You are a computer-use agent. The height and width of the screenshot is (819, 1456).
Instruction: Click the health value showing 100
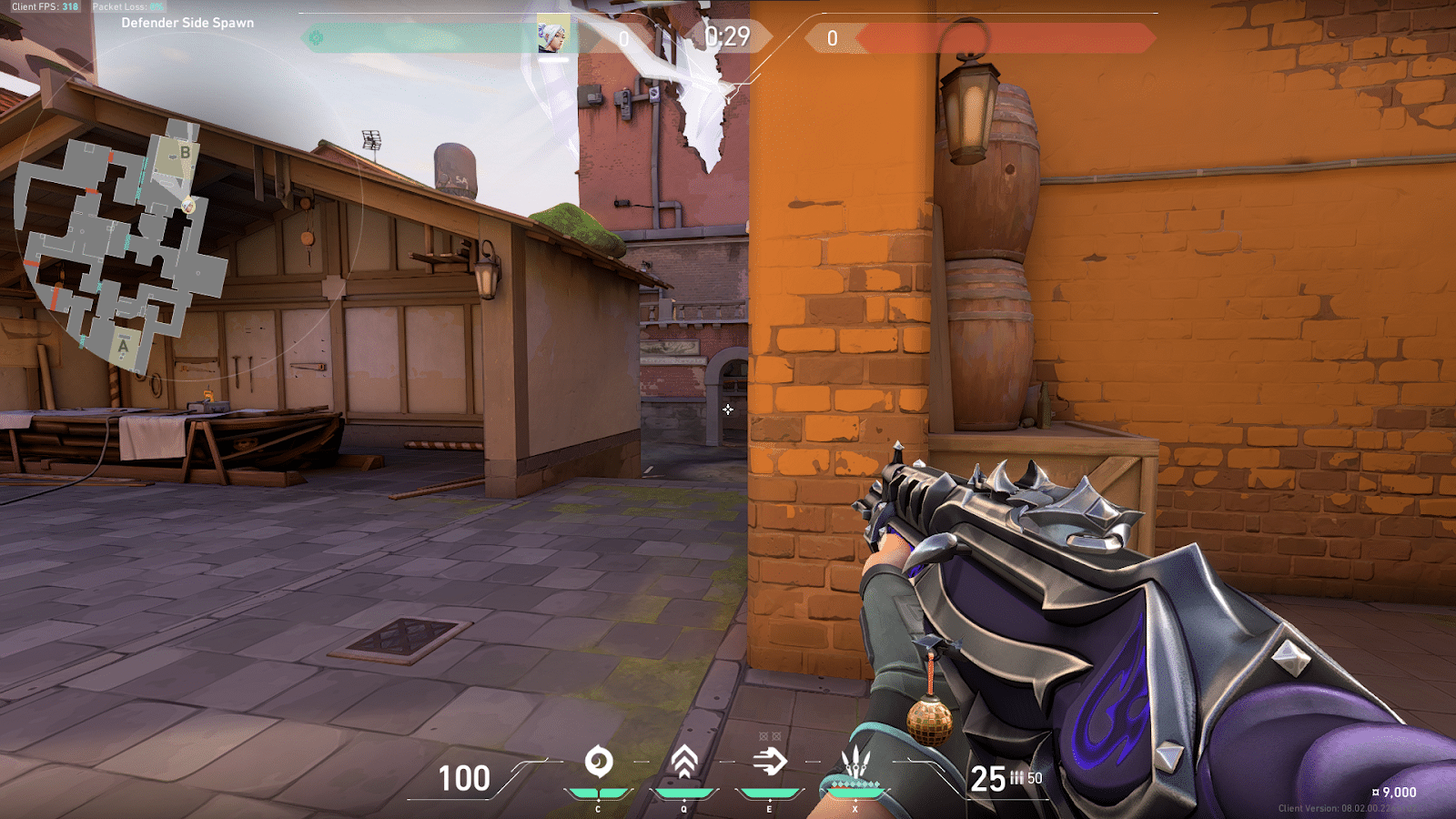[462, 779]
